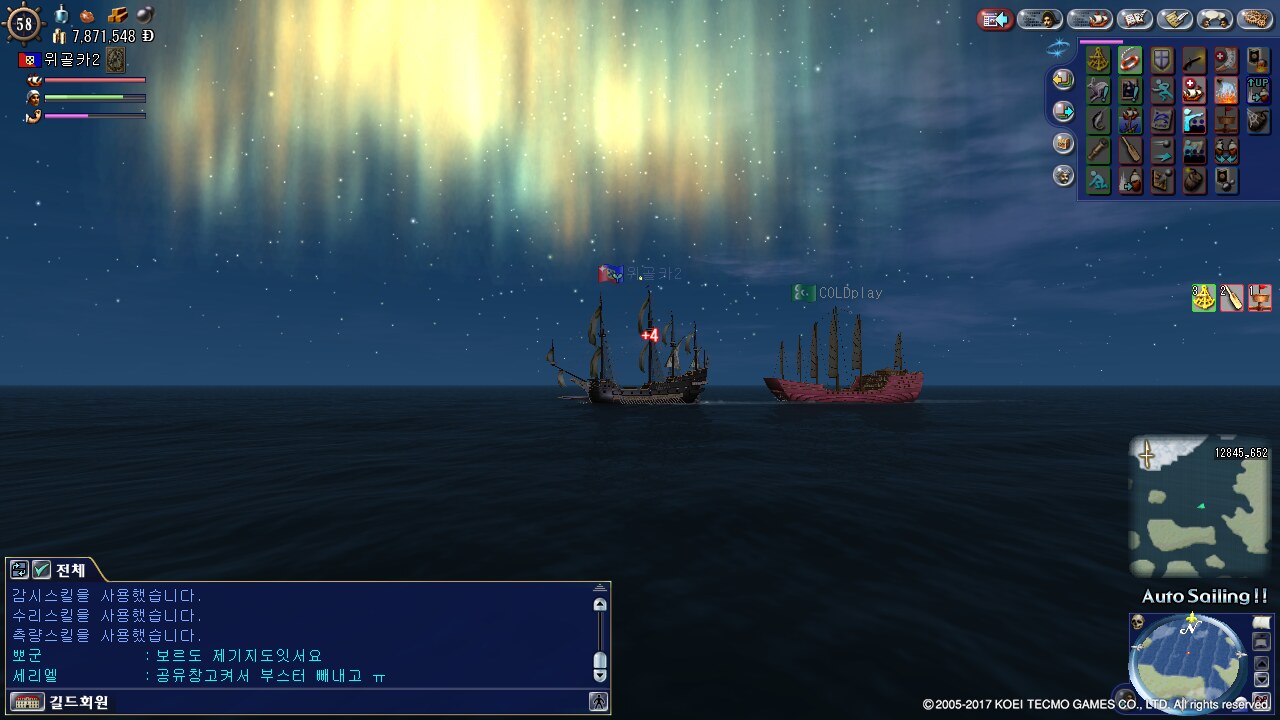Switch to the 전체 chat tab
This screenshot has height=720, width=1280.
(x=70, y=570)
